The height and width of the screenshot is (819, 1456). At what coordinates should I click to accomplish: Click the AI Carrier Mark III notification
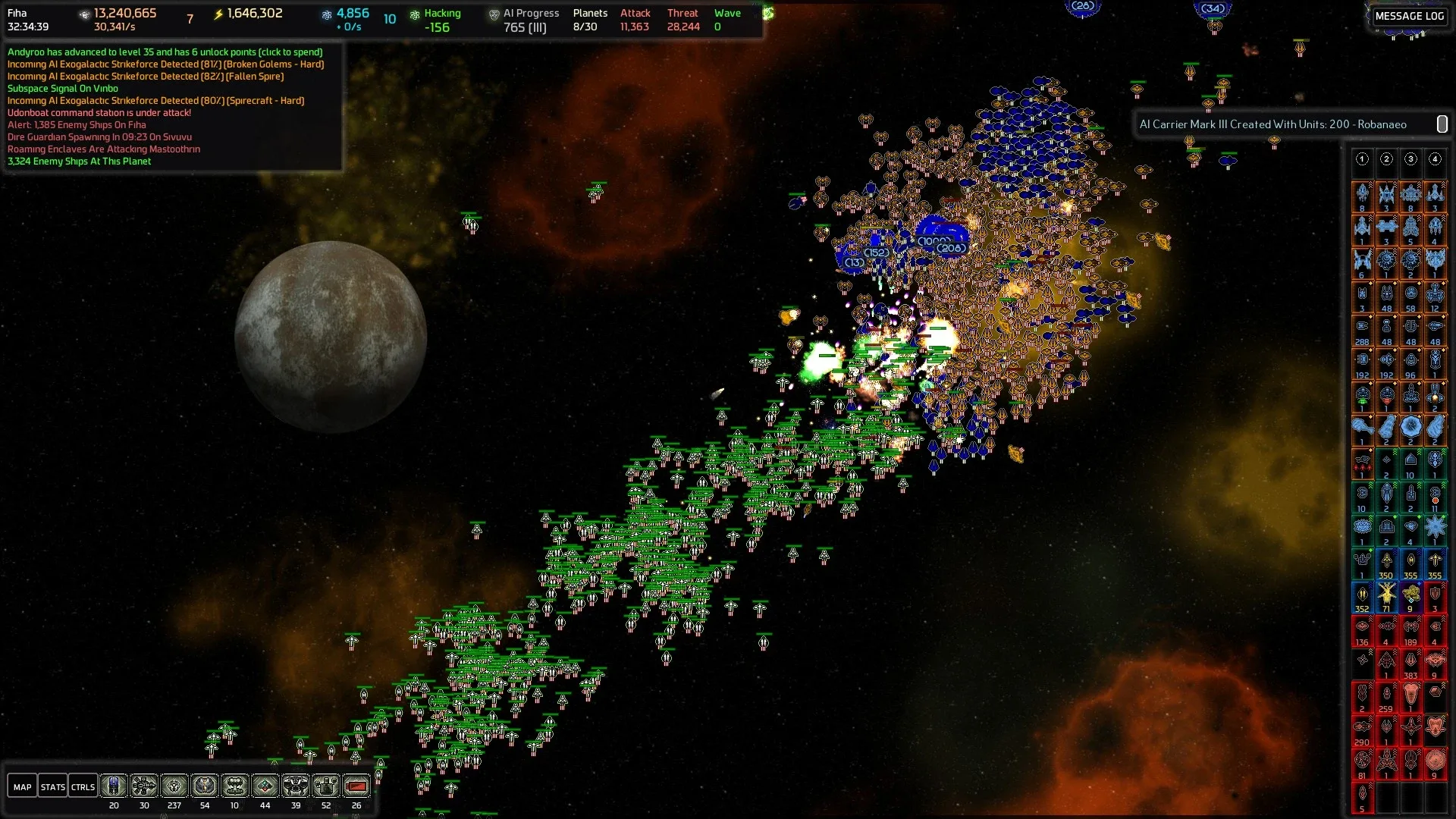pos(1272,124)
